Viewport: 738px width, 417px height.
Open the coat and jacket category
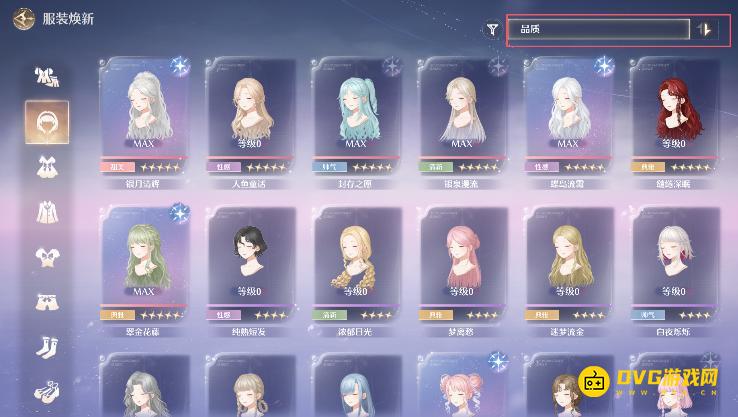tap(47, 211)
